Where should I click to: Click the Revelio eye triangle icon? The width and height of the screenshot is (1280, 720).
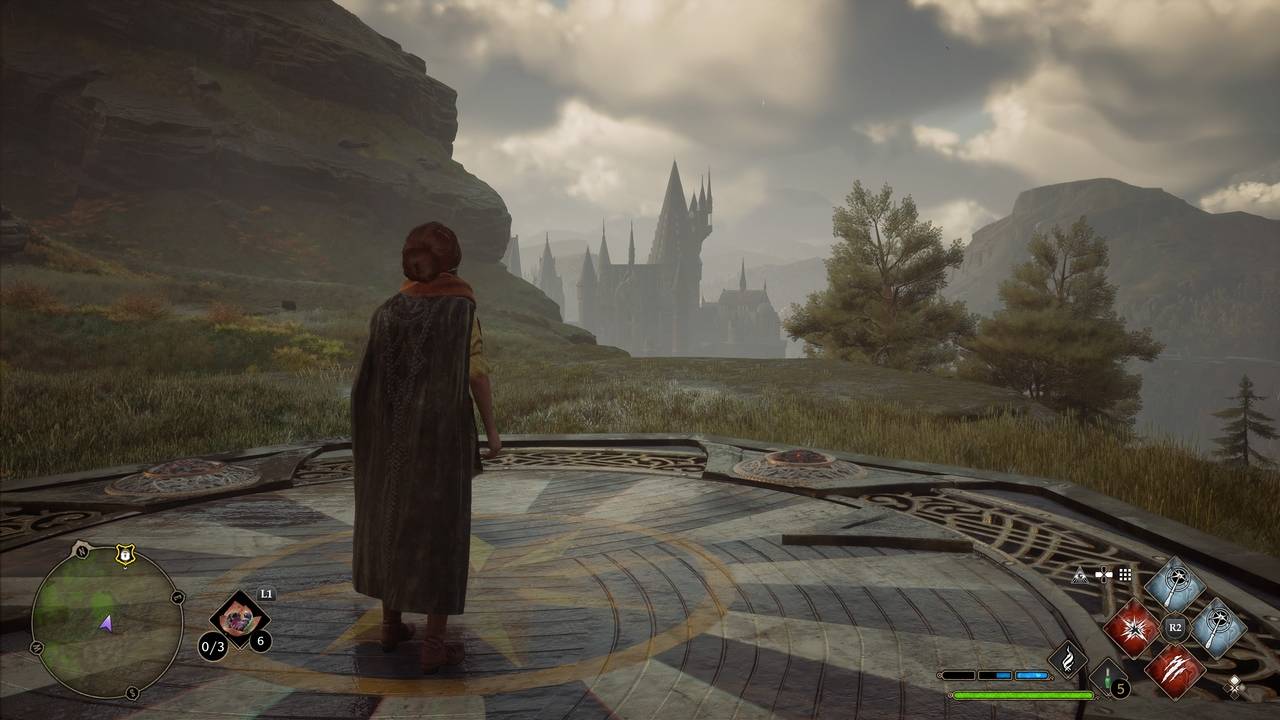[1080, 575]
